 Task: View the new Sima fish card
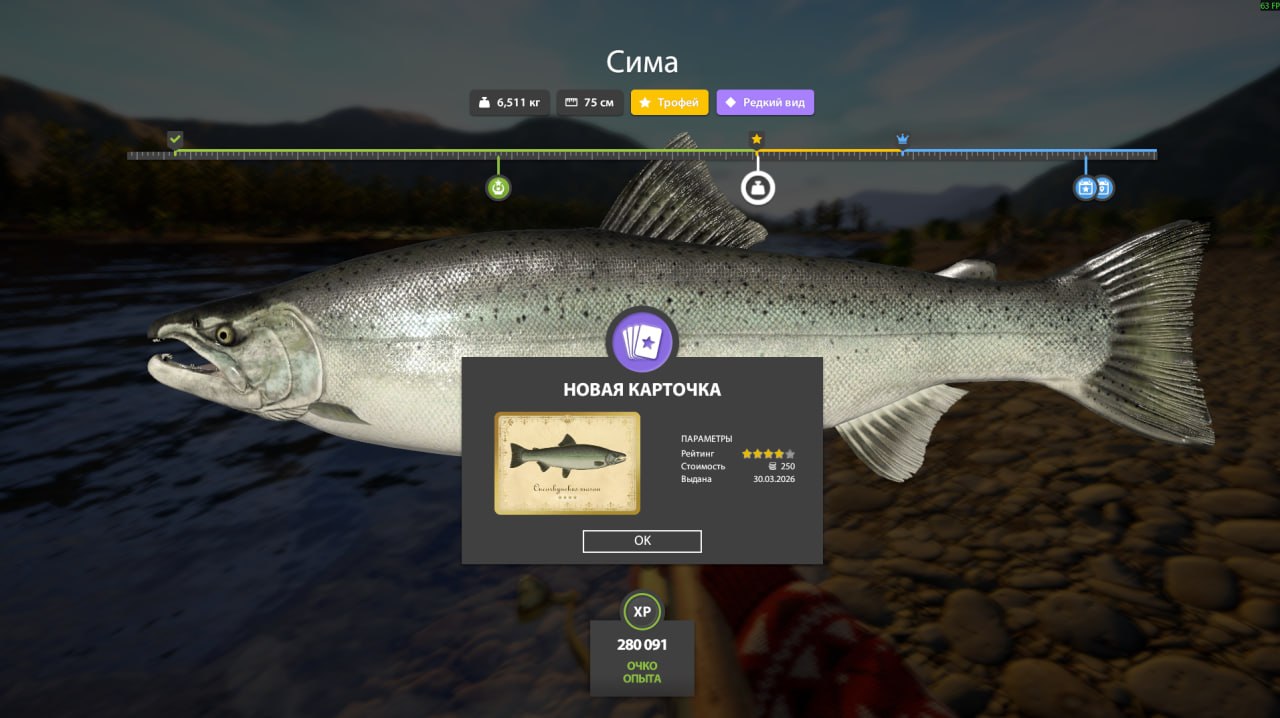567,463
